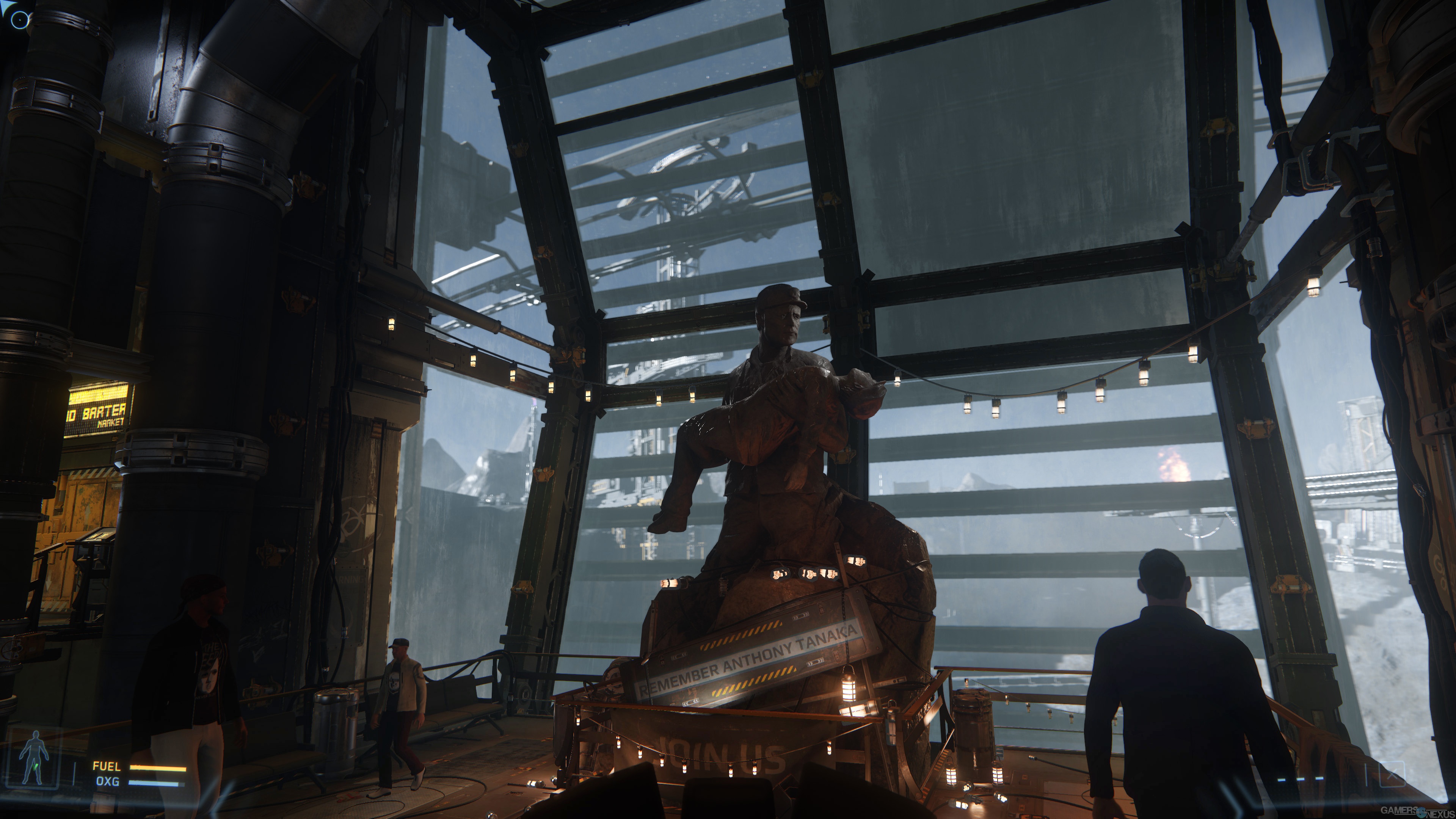1456x819 pixels.
Task: Click the body status silhouette panel
Action: point(35,758)
